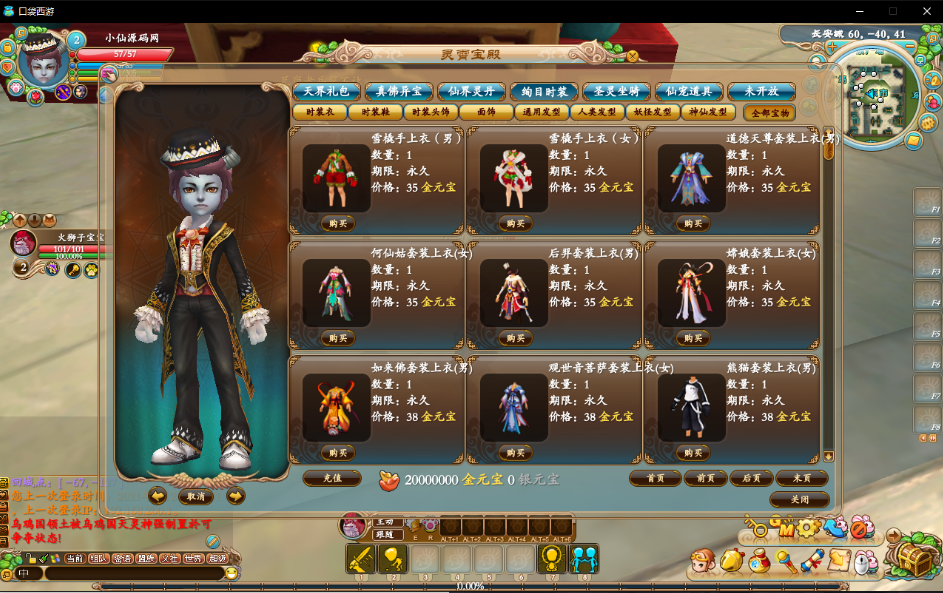The height and width of the screenshot is (593, 943).
Task: Click the 充值 recharge button
Action: pos(331,478)
